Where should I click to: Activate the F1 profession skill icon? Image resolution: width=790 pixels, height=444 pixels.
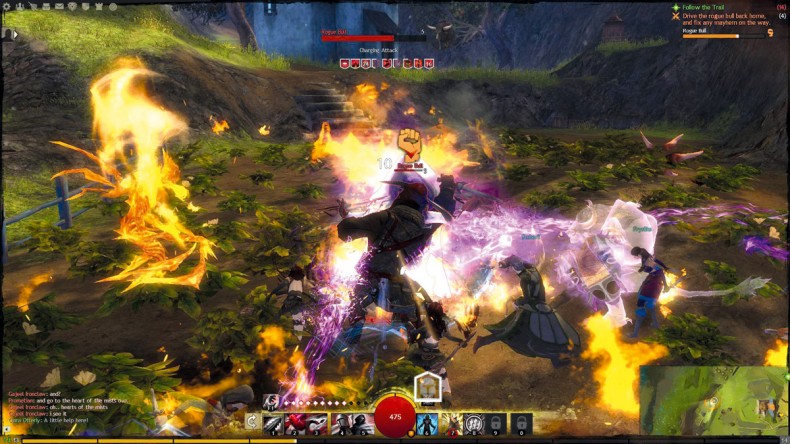point(272,401)
